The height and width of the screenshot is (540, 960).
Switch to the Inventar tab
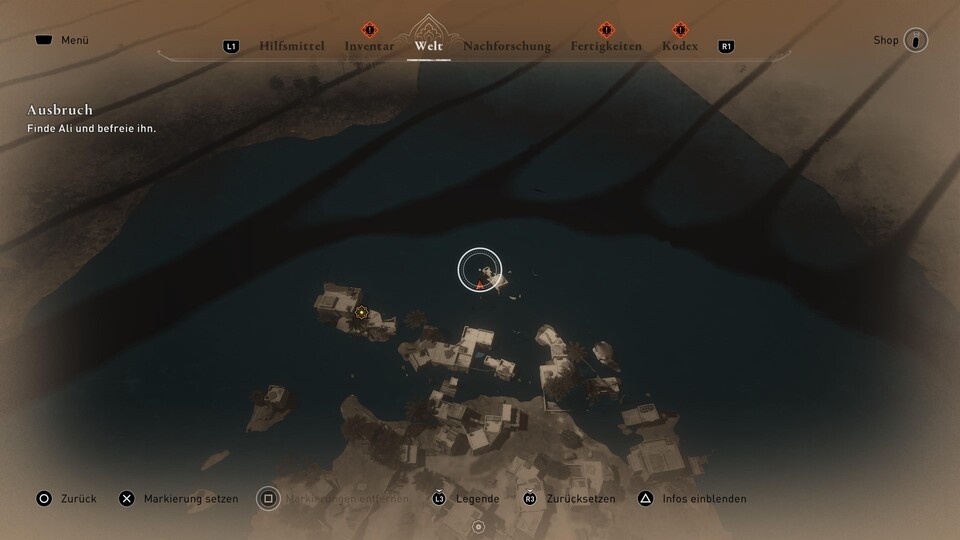[369, 46]
